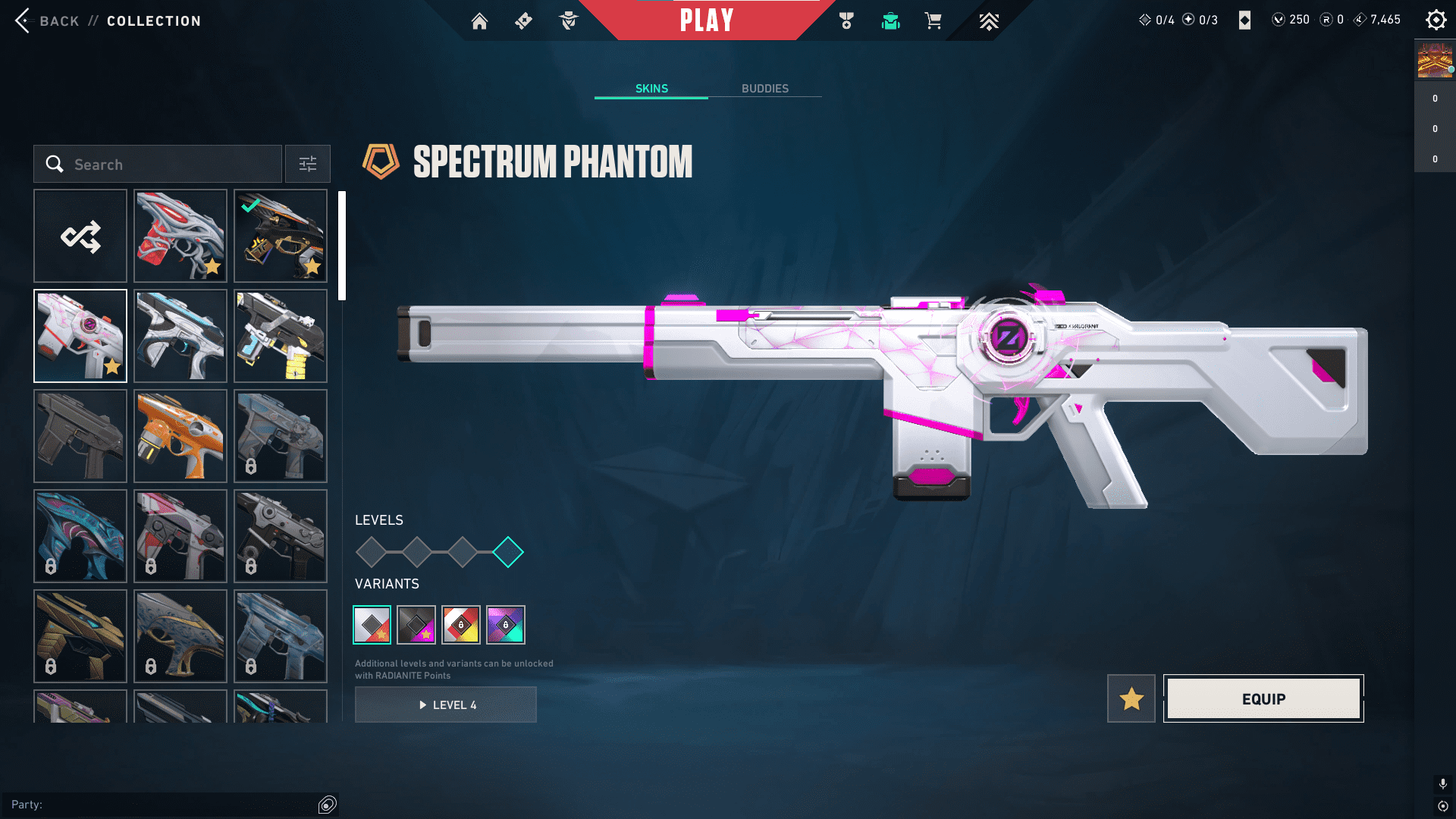Open the settings gear
Image resolution: width=1456 pixels, height=819 pixels.
tap(1436, 20)
